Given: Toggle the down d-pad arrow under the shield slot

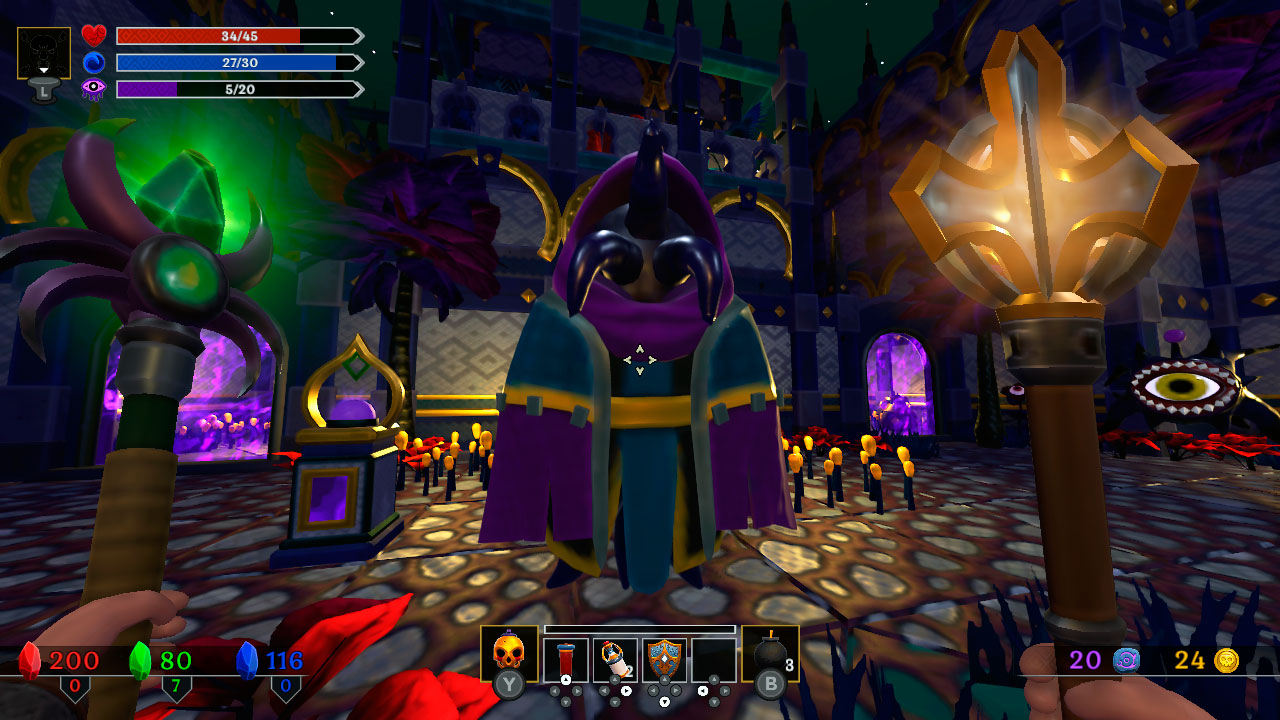Looking at the screenshot, I should click(x=665, y=701).
